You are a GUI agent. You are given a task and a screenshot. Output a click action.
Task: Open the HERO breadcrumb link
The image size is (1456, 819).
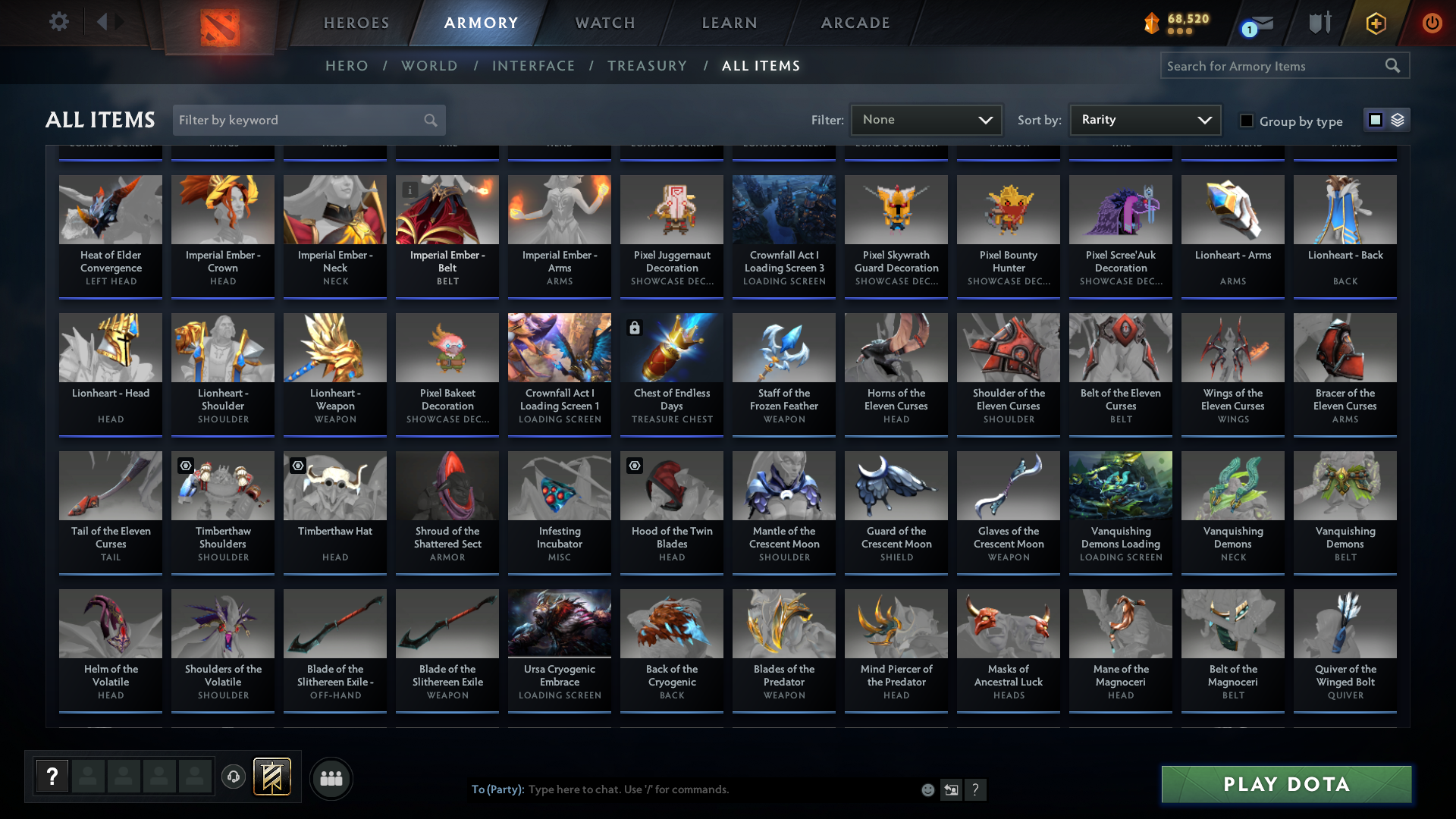[x=347, y=66]
